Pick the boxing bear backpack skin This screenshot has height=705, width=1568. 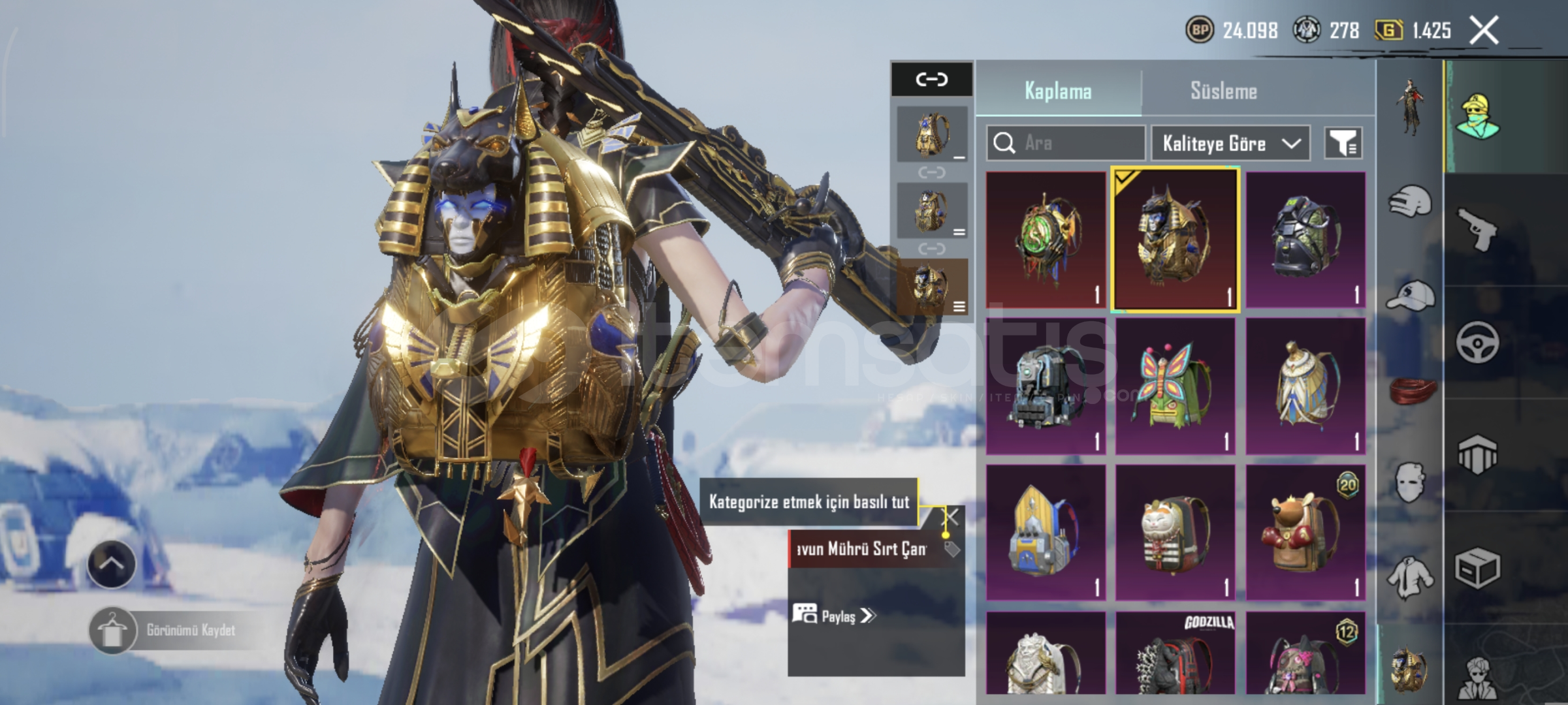1305,533
